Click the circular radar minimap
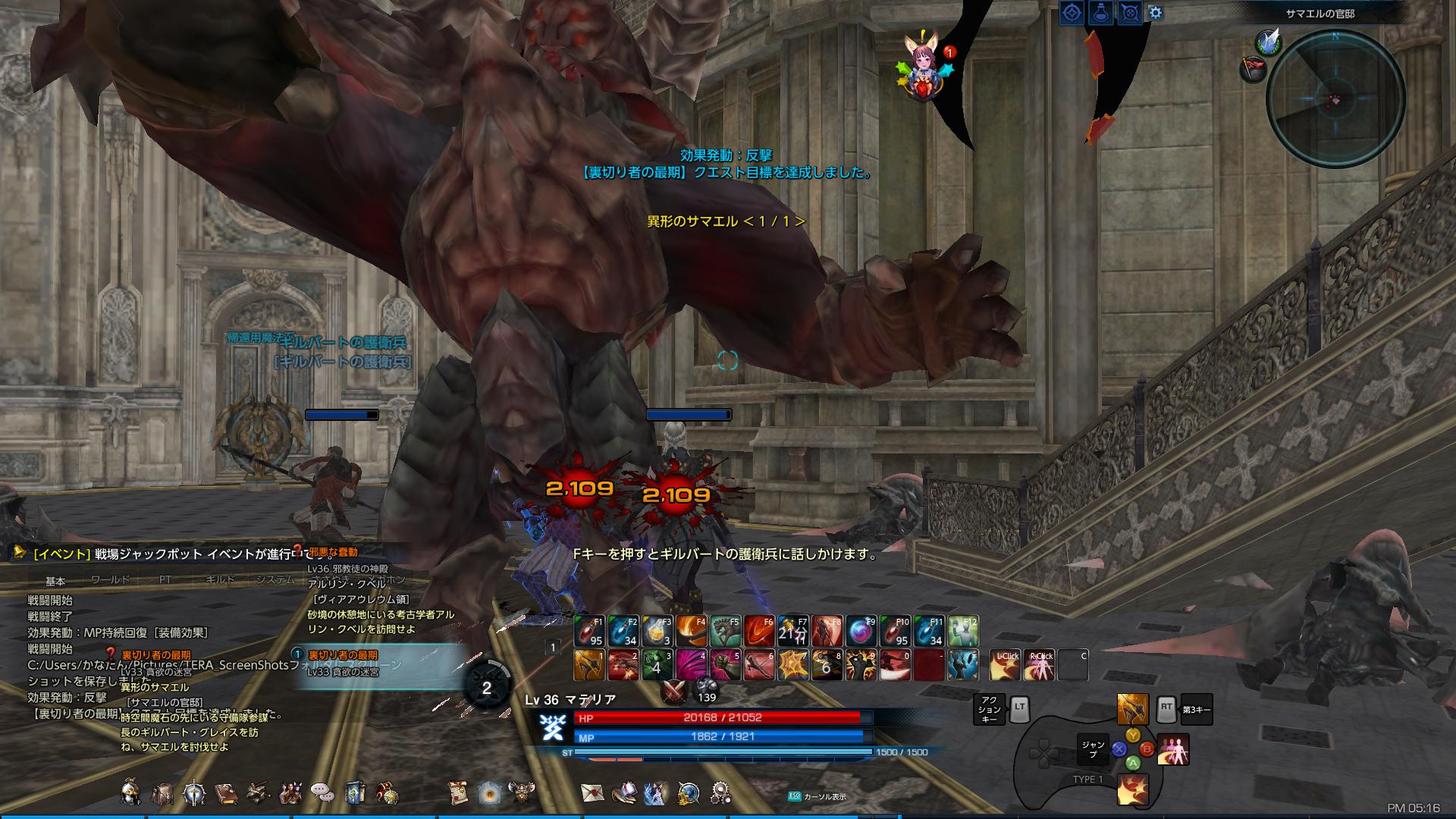This screenshot has height=819, width=1456. (x=1335, y=98)
